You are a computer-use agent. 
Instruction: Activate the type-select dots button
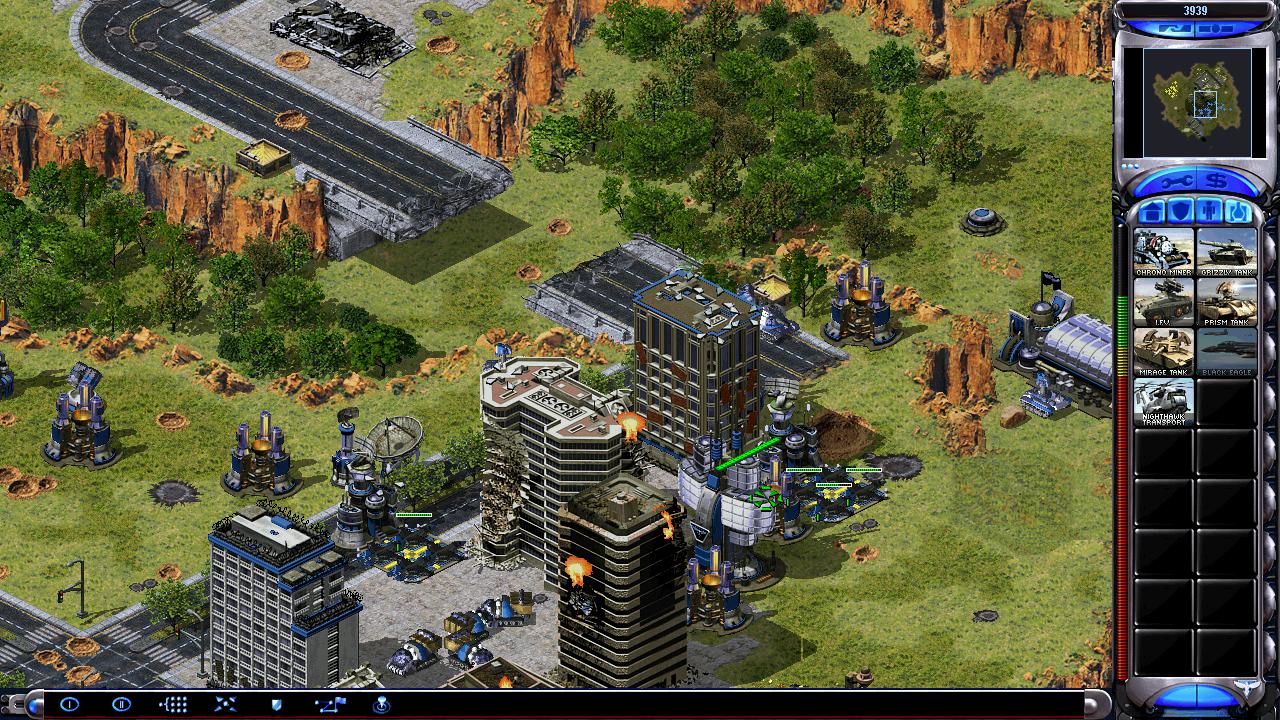pyautogui.click(x=173, y=704)
